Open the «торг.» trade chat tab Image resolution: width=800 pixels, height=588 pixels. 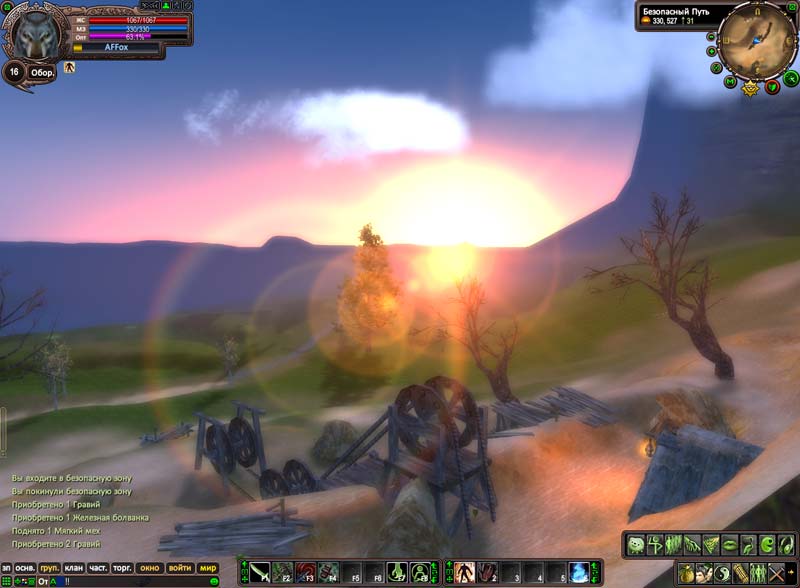124,568
